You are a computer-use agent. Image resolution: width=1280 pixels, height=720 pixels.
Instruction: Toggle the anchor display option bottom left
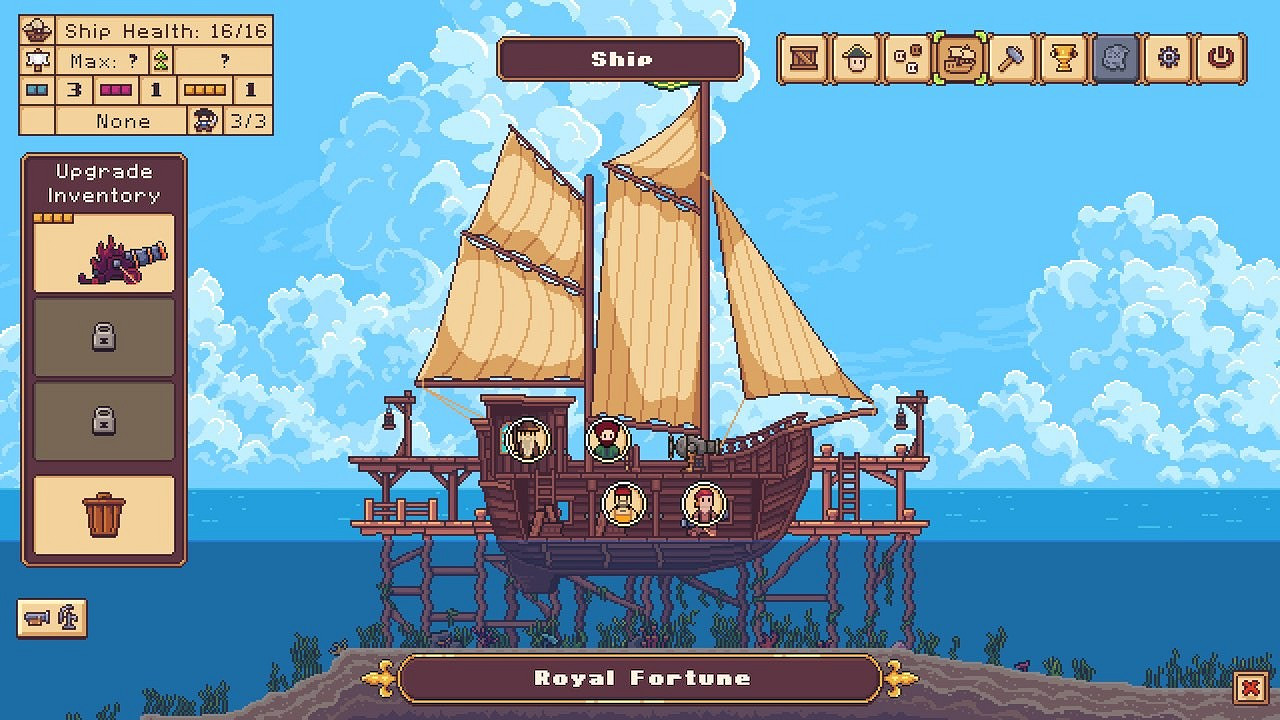66,619
